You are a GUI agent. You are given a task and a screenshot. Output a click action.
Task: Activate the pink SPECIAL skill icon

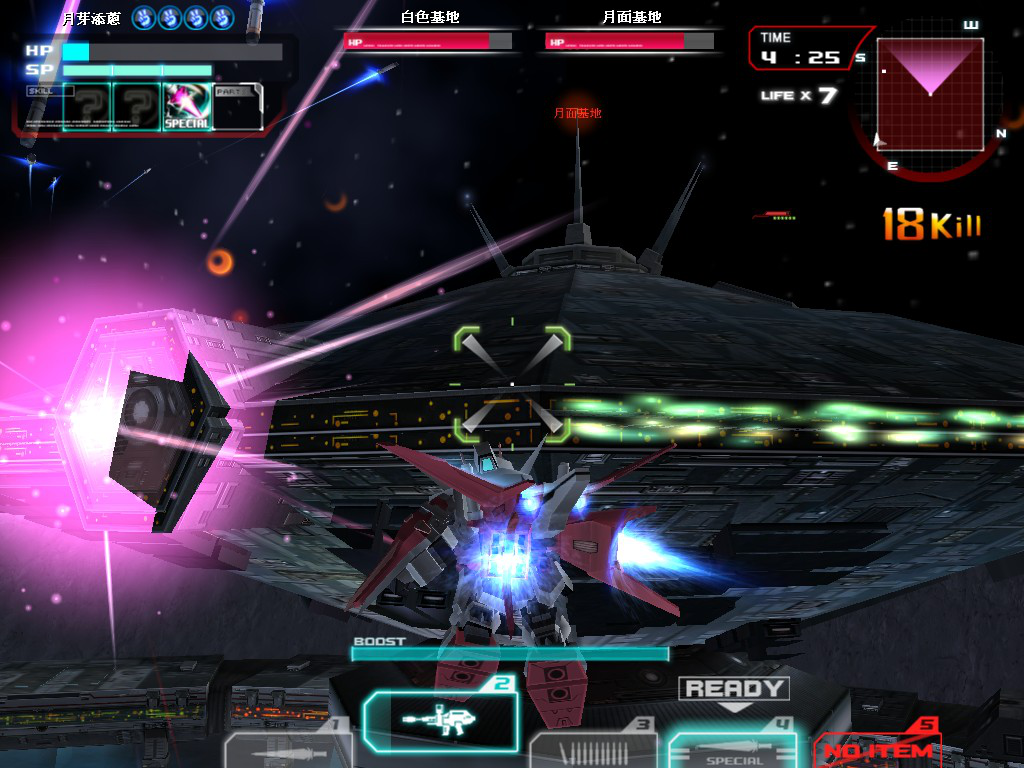coord(187,107)
